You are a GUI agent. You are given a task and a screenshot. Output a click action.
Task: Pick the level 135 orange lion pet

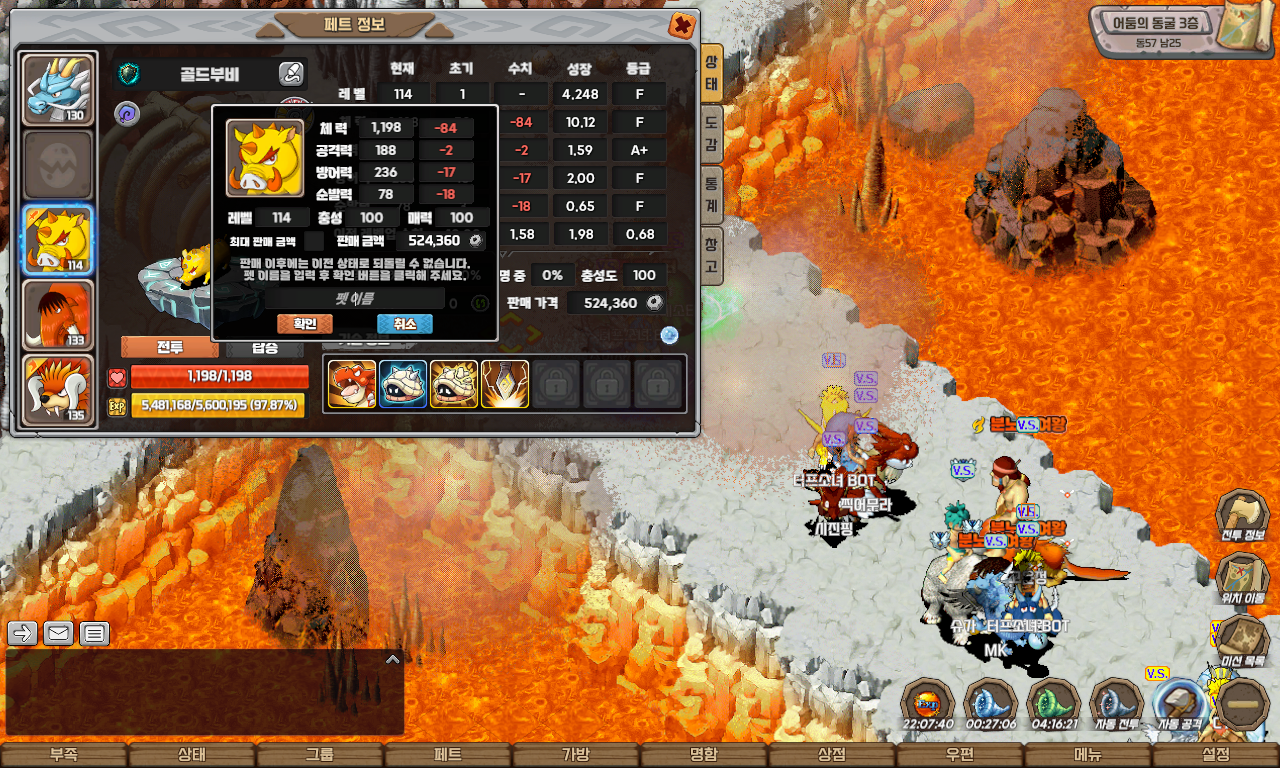click(x=58, y=390)
